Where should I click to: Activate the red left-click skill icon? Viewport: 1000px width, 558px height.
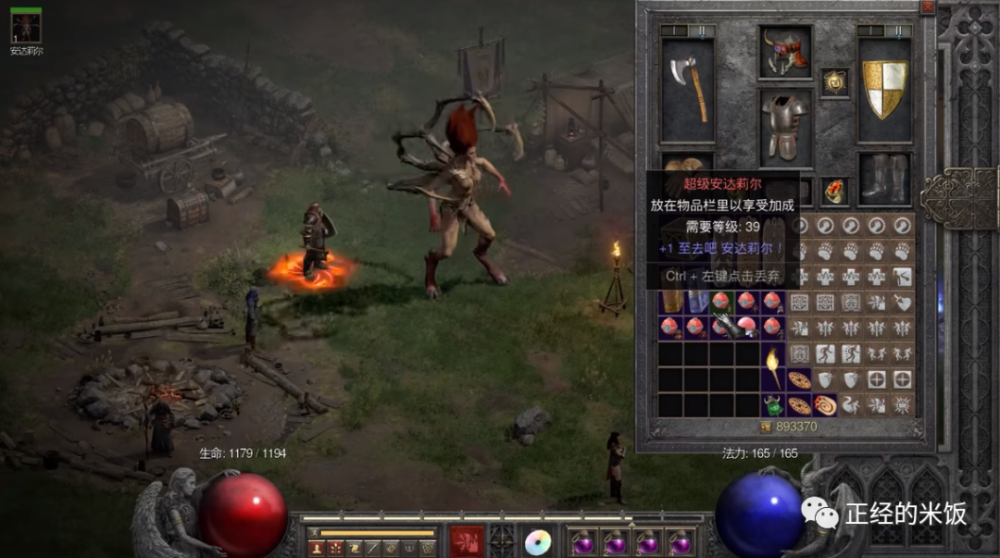466,541
